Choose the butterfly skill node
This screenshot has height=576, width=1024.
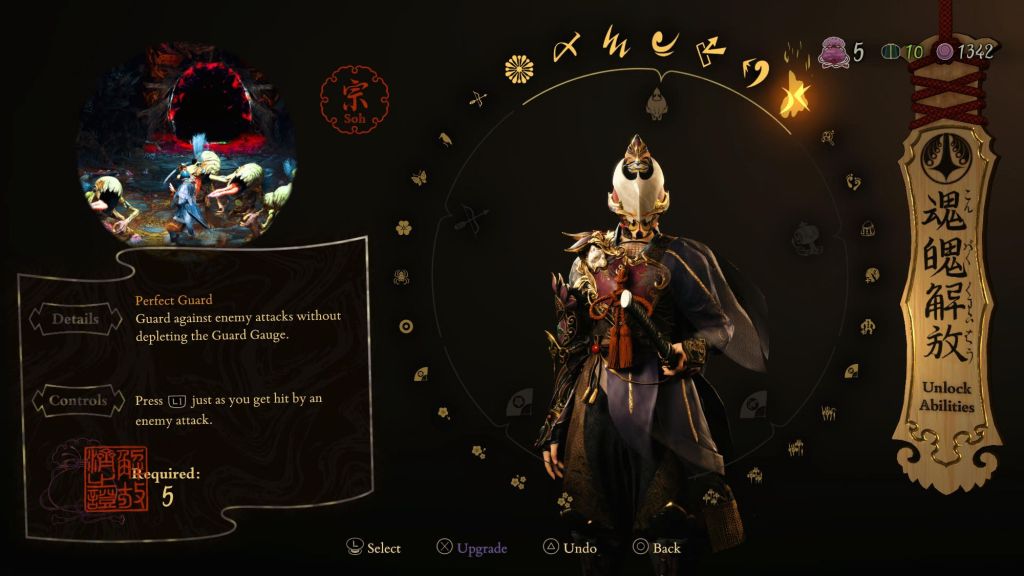419,178
